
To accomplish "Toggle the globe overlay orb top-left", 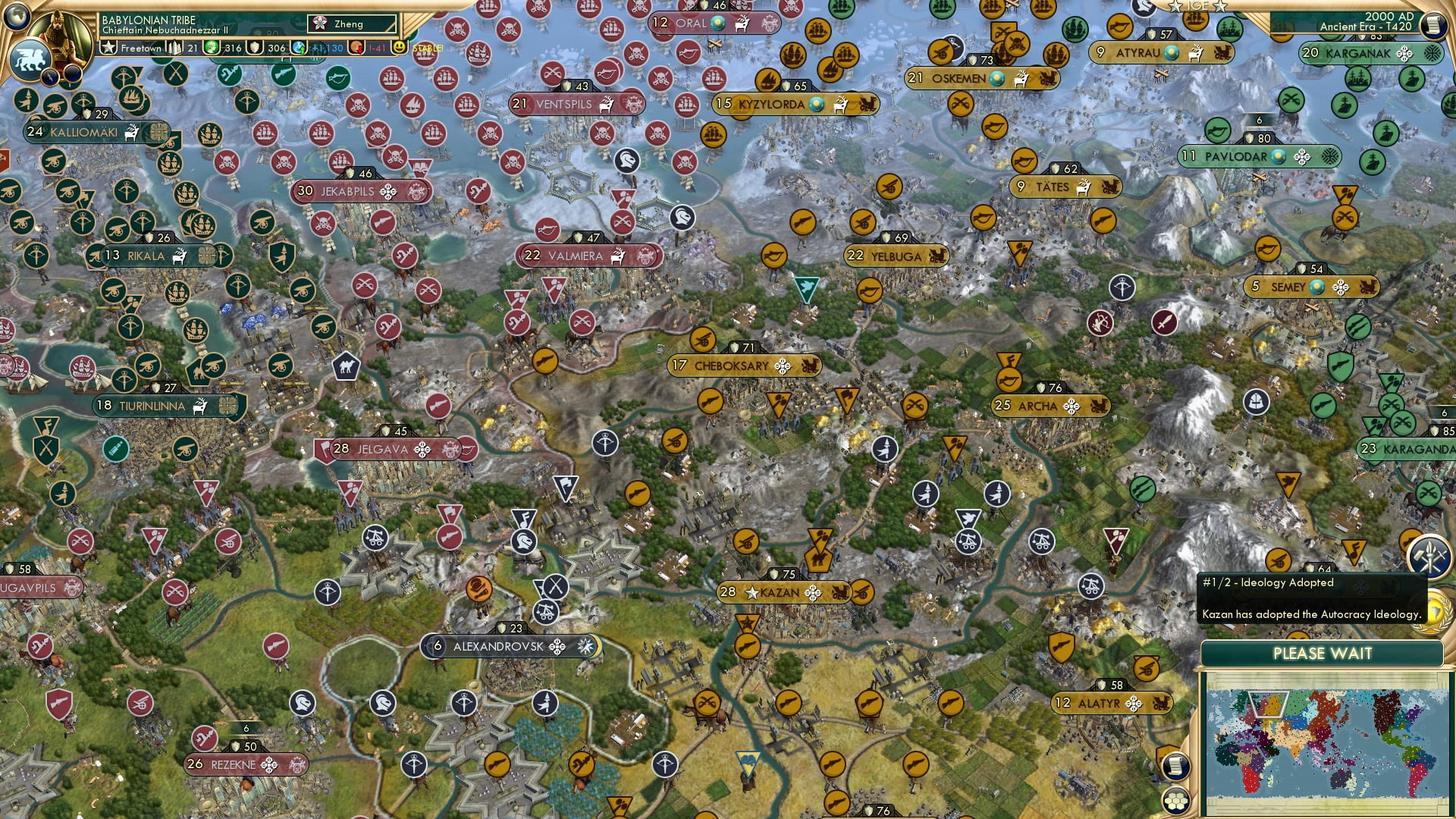I will 17,17.
